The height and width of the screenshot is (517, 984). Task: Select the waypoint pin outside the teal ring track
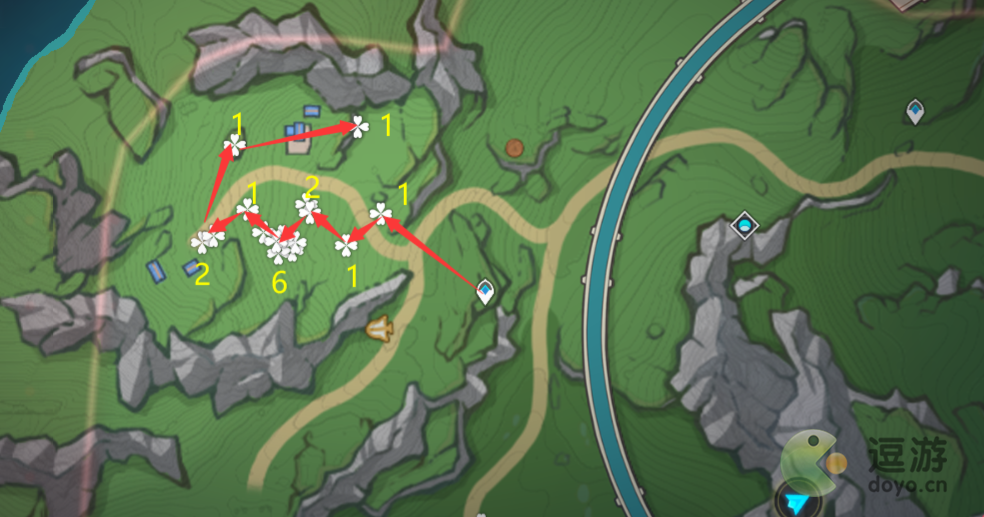point(914,110)
